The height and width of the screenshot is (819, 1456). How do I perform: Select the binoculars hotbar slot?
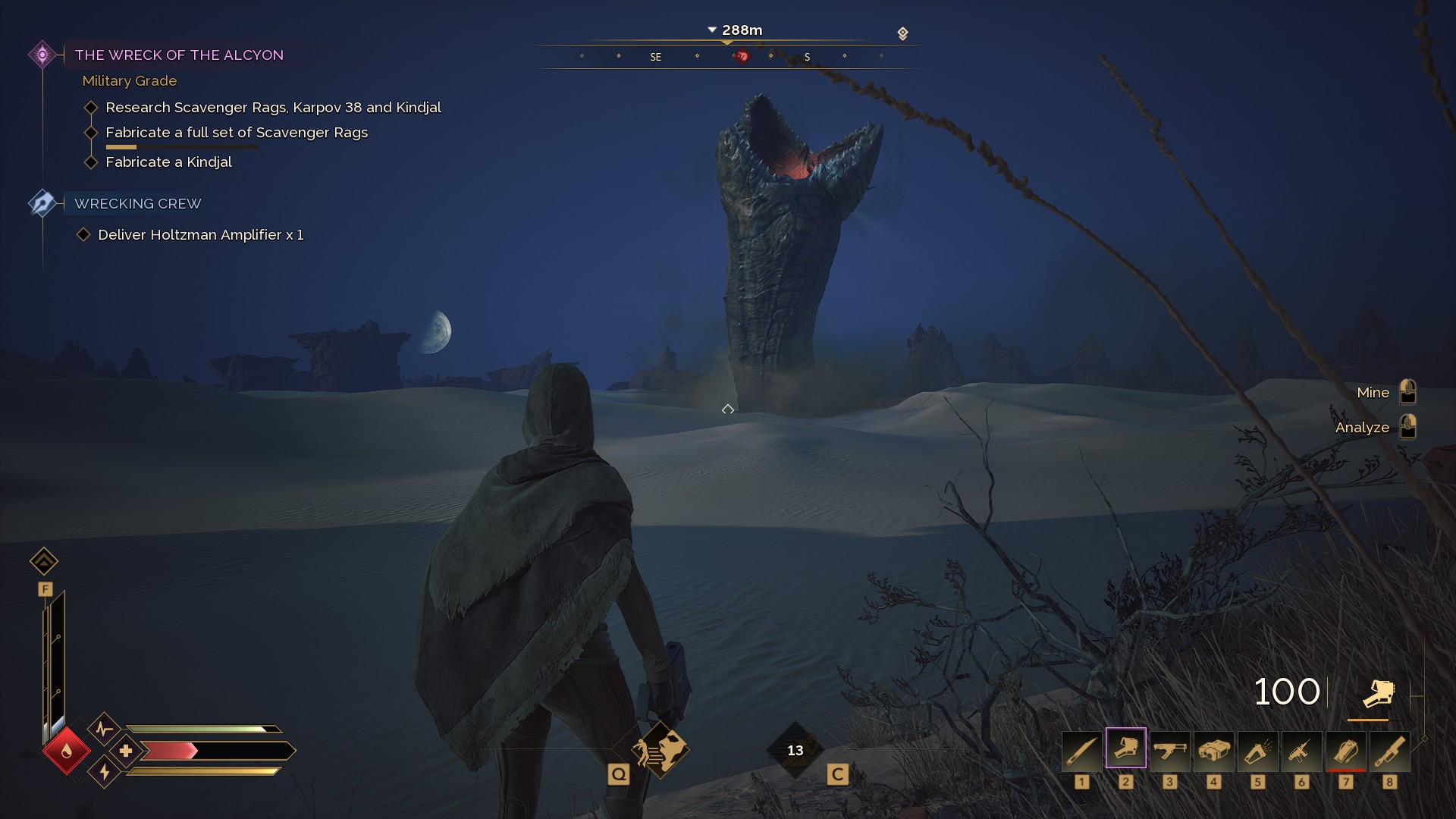click(x=1213, y=751)
